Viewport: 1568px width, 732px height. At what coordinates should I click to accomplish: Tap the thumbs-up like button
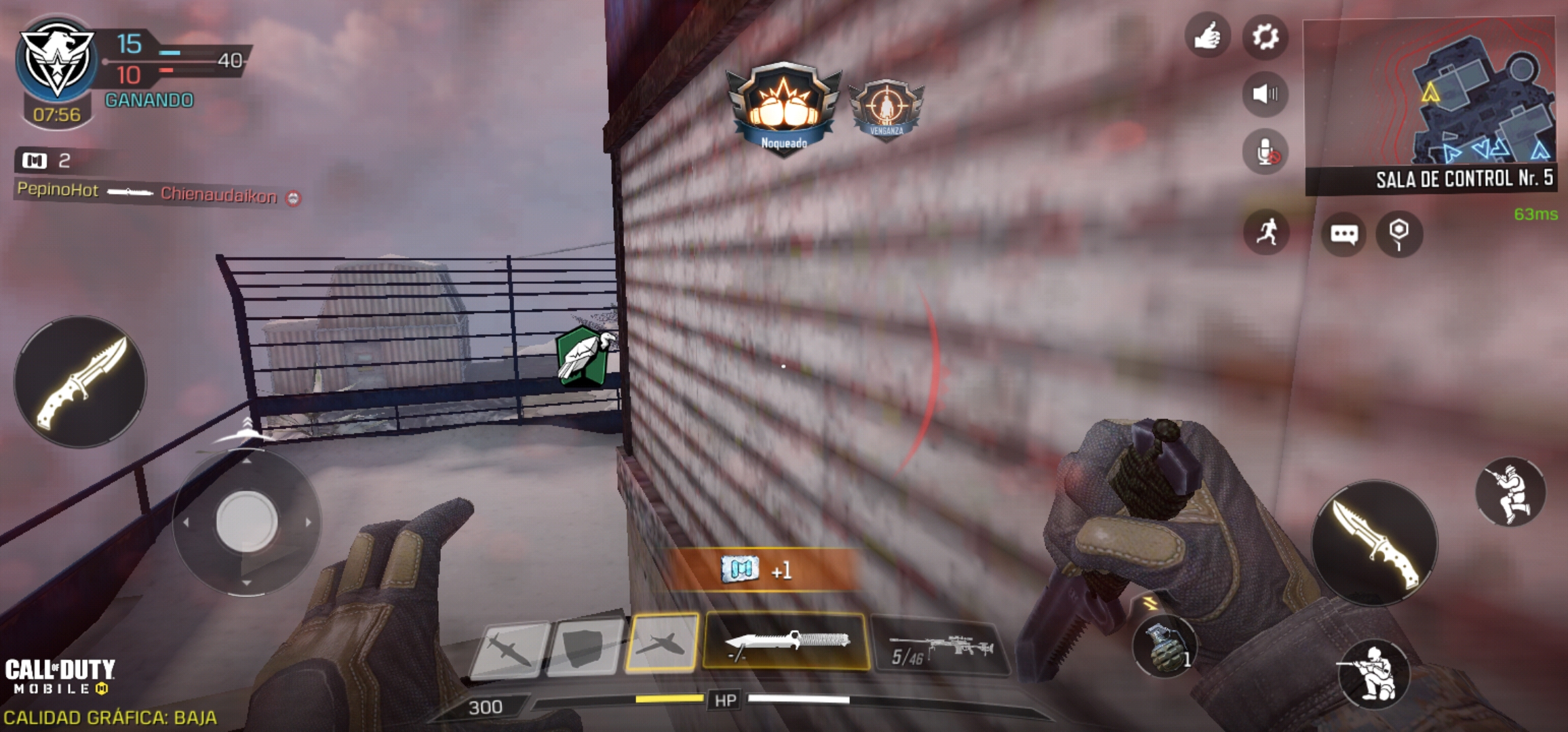[1207, 36]
